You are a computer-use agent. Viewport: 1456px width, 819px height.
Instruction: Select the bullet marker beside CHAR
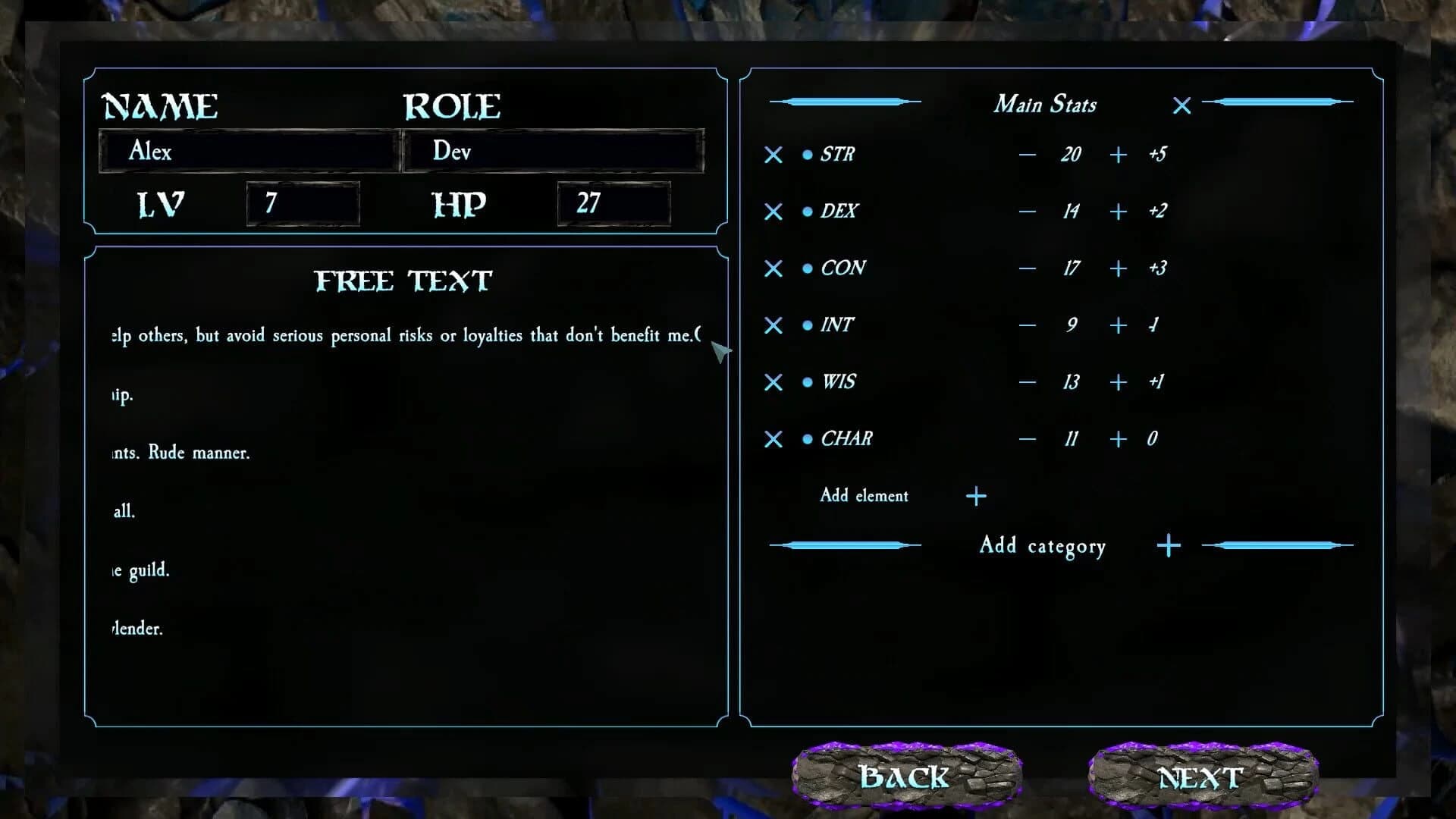coord(806,438)
